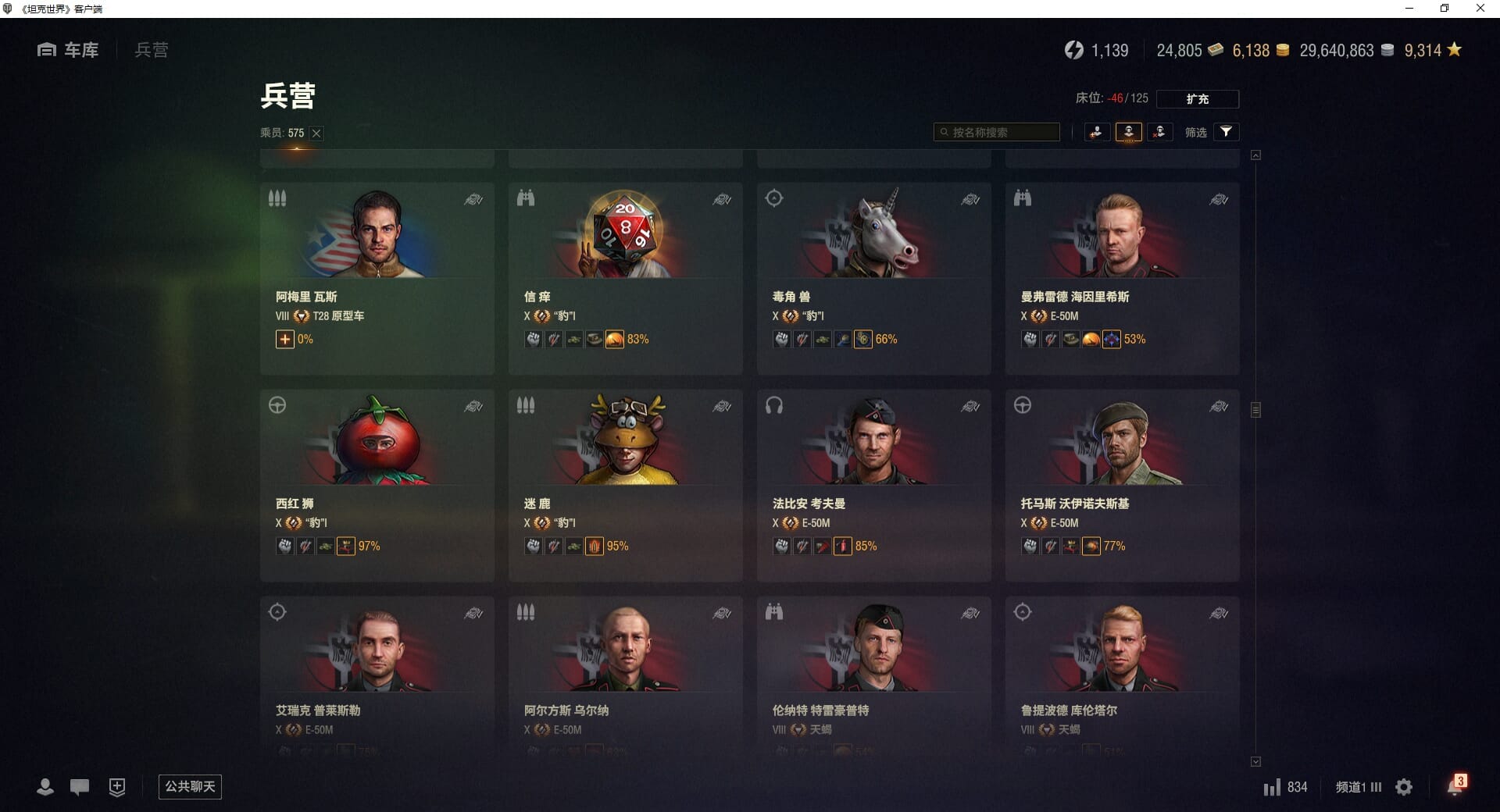Click the 扩充 expand bunks button
The image size is (1500, 812).
pyautogui.click(x=1197, y=99)
